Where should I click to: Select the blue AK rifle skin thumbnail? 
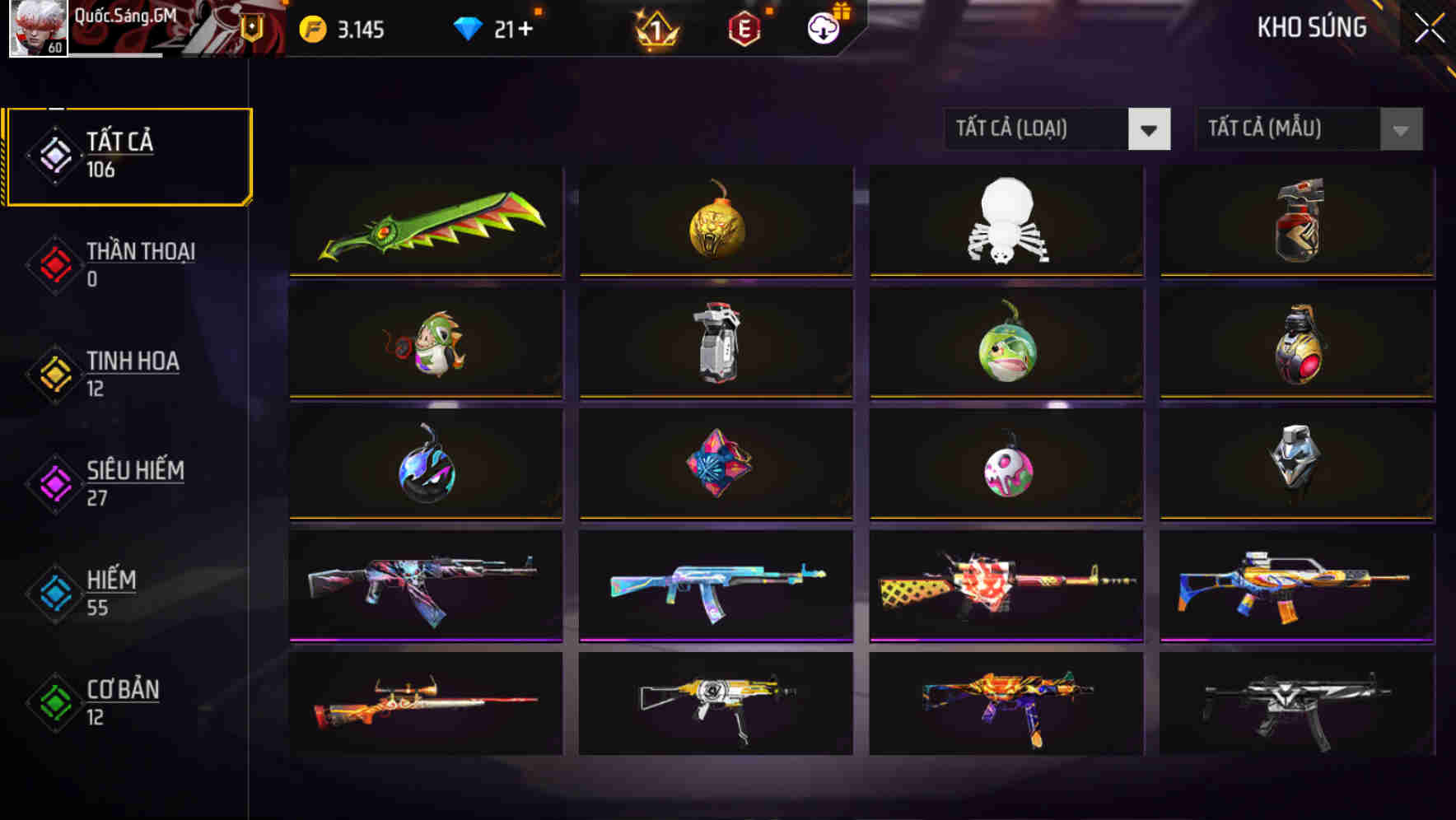[x=715, y=585]
